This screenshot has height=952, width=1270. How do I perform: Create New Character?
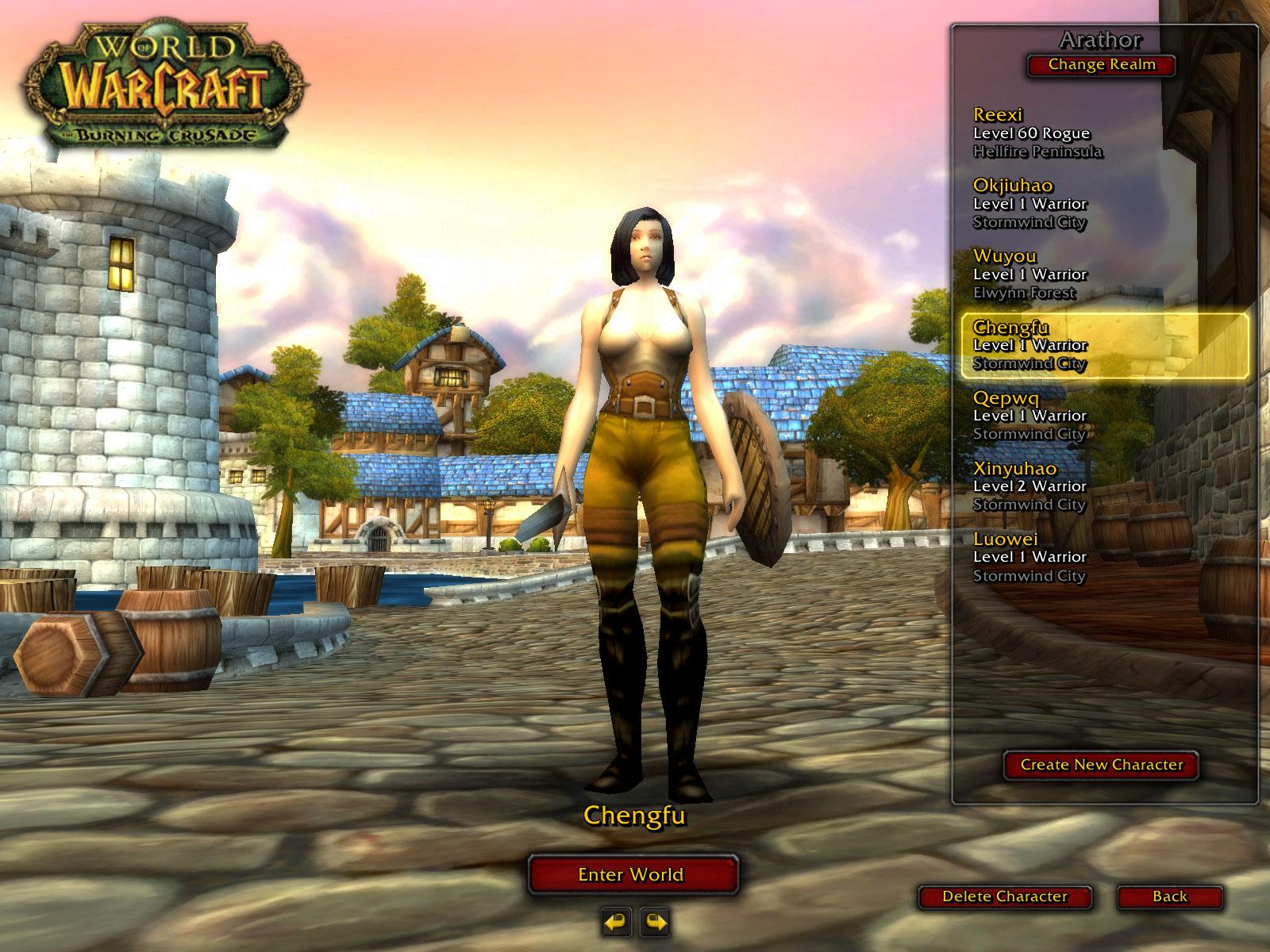1101,765
